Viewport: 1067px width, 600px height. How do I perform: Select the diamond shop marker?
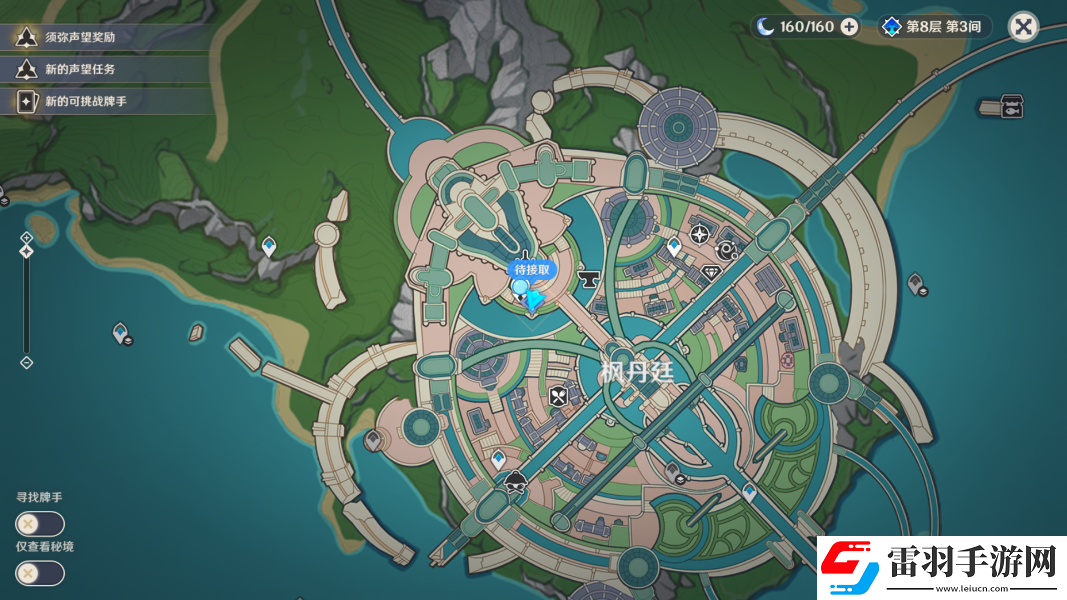[x=712, y=272]
